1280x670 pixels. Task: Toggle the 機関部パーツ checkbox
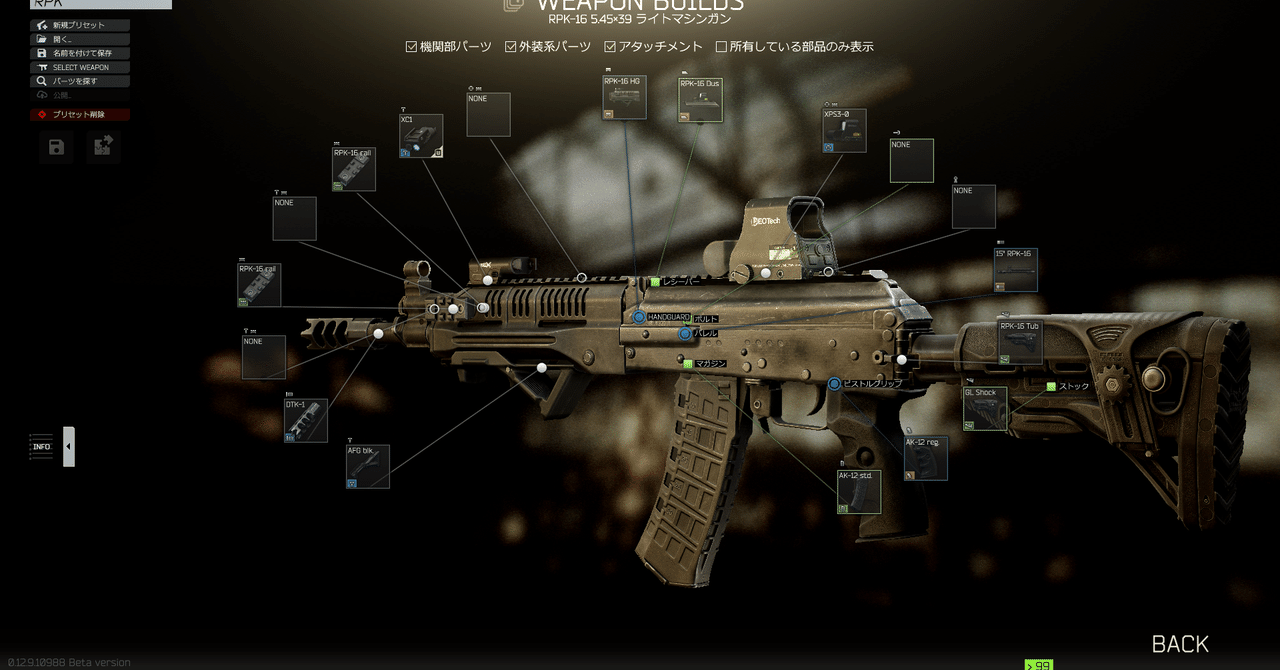click(x=411, y=47)
